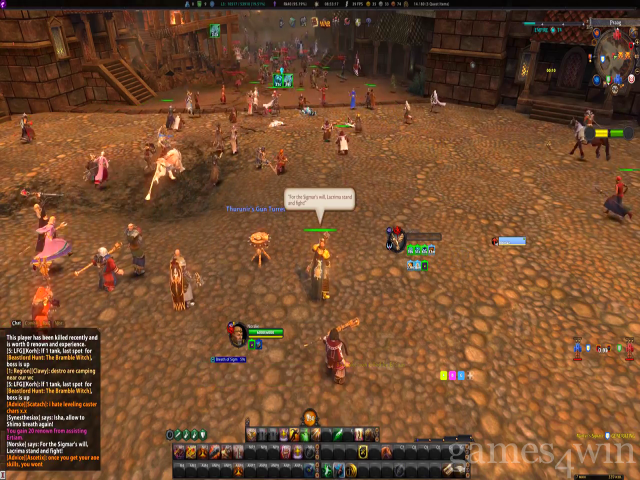Viewport: 640px width, 480px height.
Task: Click the round orange morale orb above hotbars
Action: click(x=310, y=417)
